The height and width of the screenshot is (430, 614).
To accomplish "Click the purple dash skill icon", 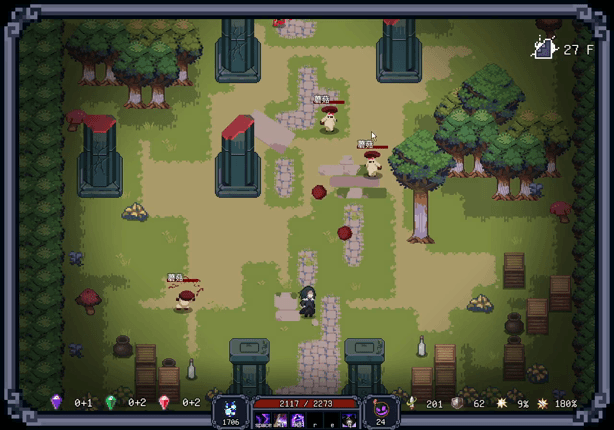I will [264, 419].
